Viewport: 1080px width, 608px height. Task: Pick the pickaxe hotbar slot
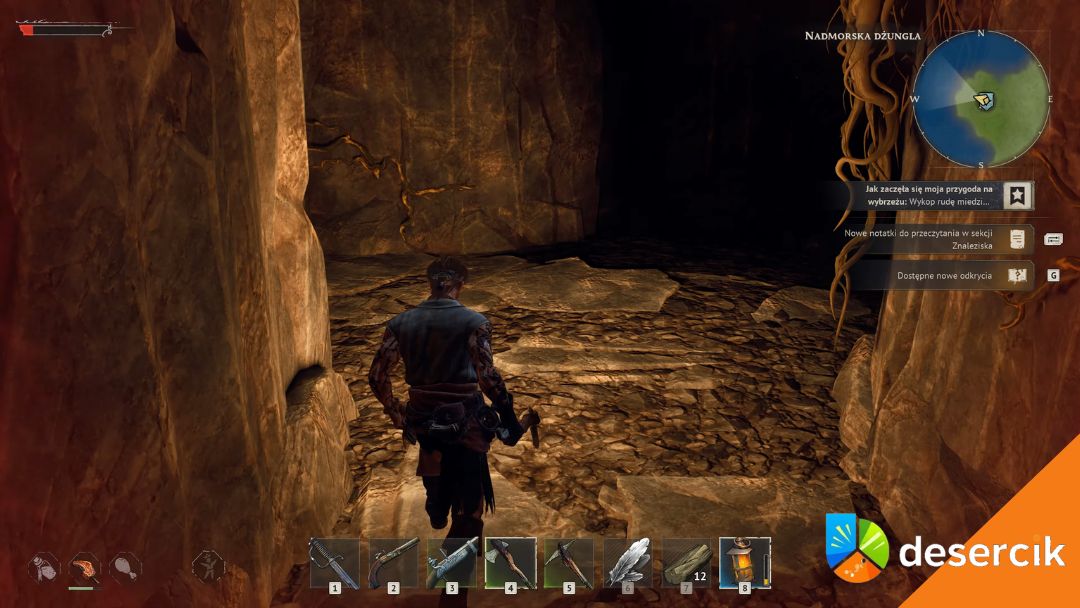tap(569, 562)
